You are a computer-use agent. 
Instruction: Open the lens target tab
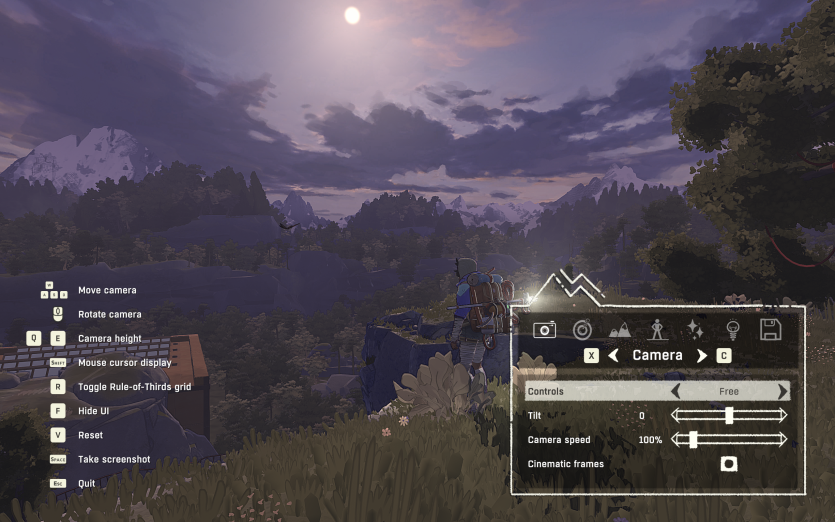582,329
